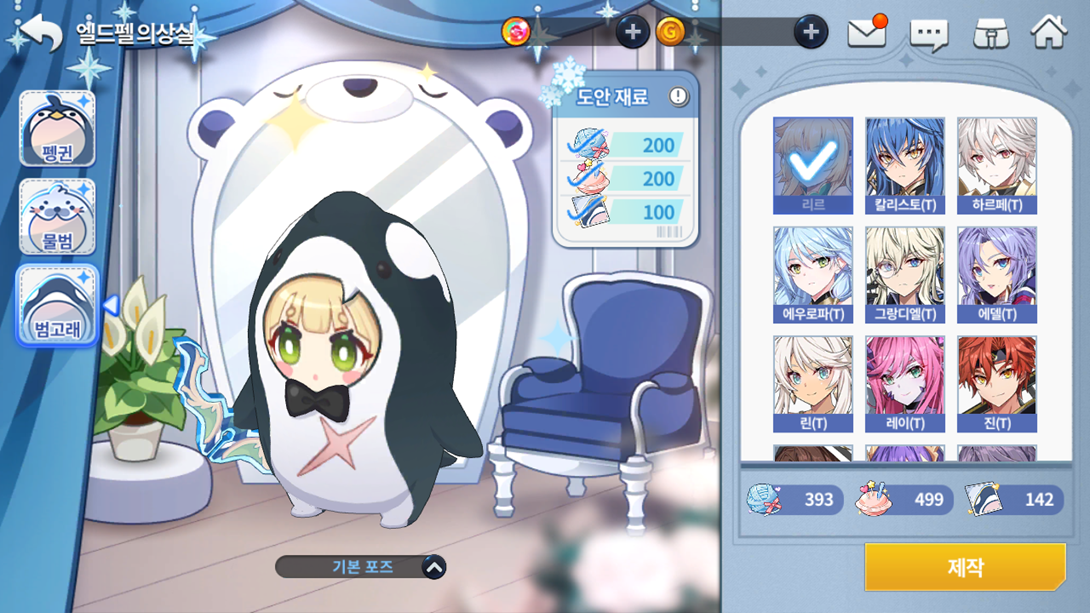Select the 펭귄 penguin costume tab
This screenshot has width=1090, height=613.
(x=57, y=129)
